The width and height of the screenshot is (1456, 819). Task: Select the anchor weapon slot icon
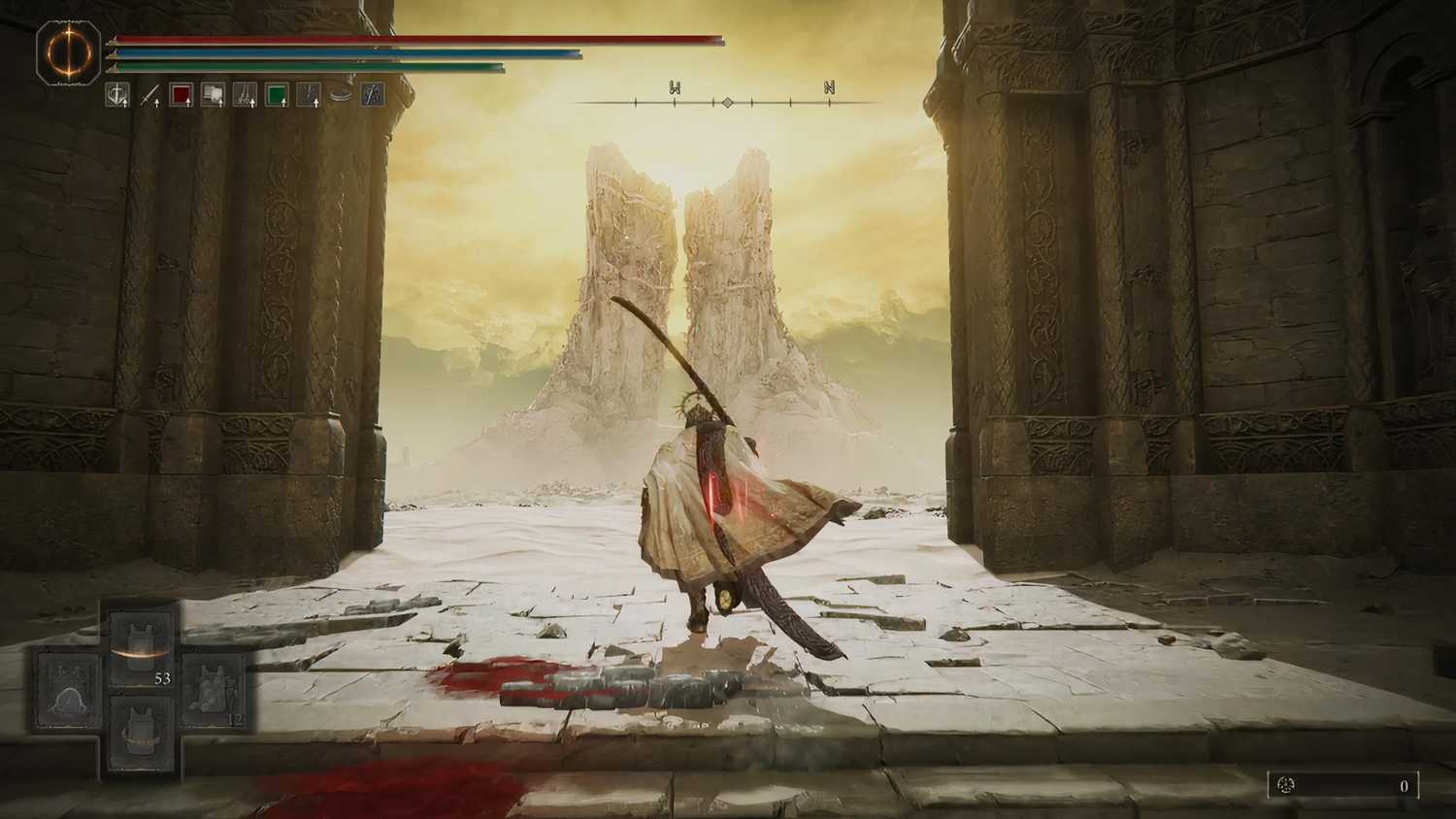tap(117, 94)
